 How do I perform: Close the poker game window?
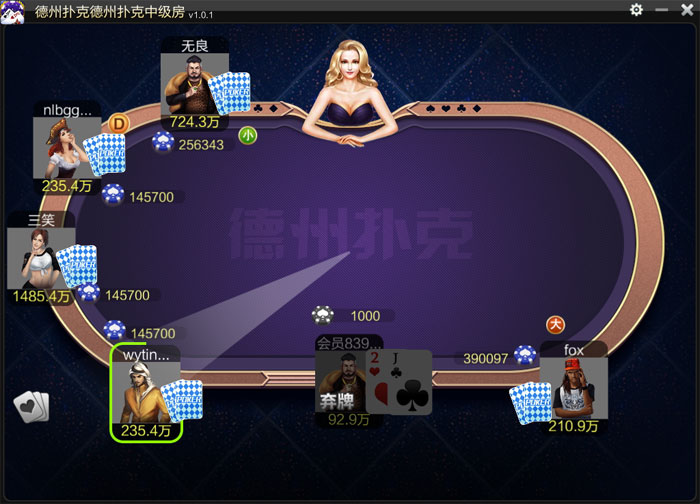point(685,10)
